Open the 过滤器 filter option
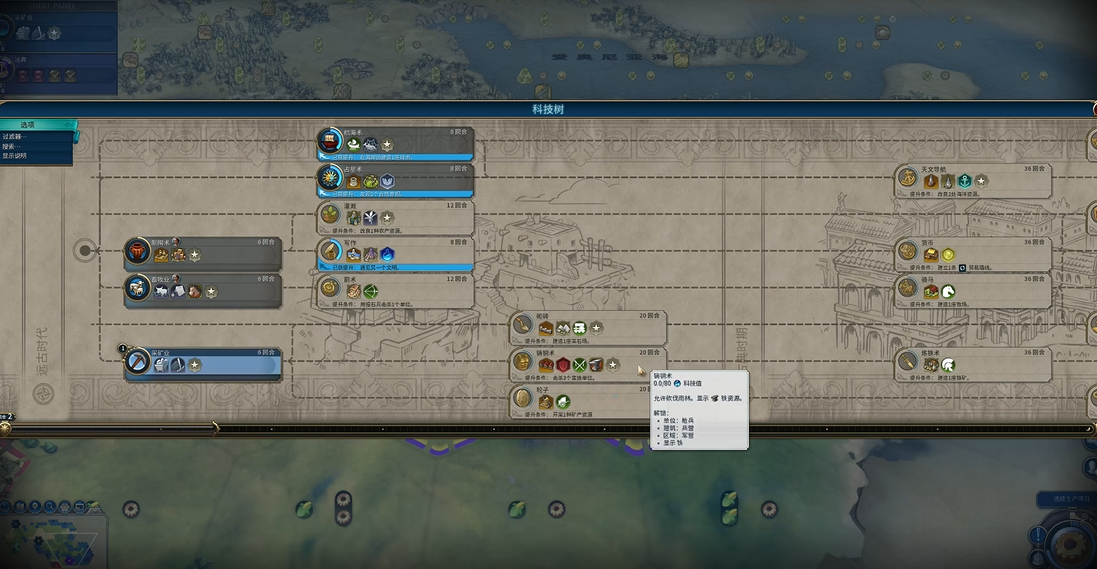The width and height of the screenshot is (1097, 569). click(14, 136)
